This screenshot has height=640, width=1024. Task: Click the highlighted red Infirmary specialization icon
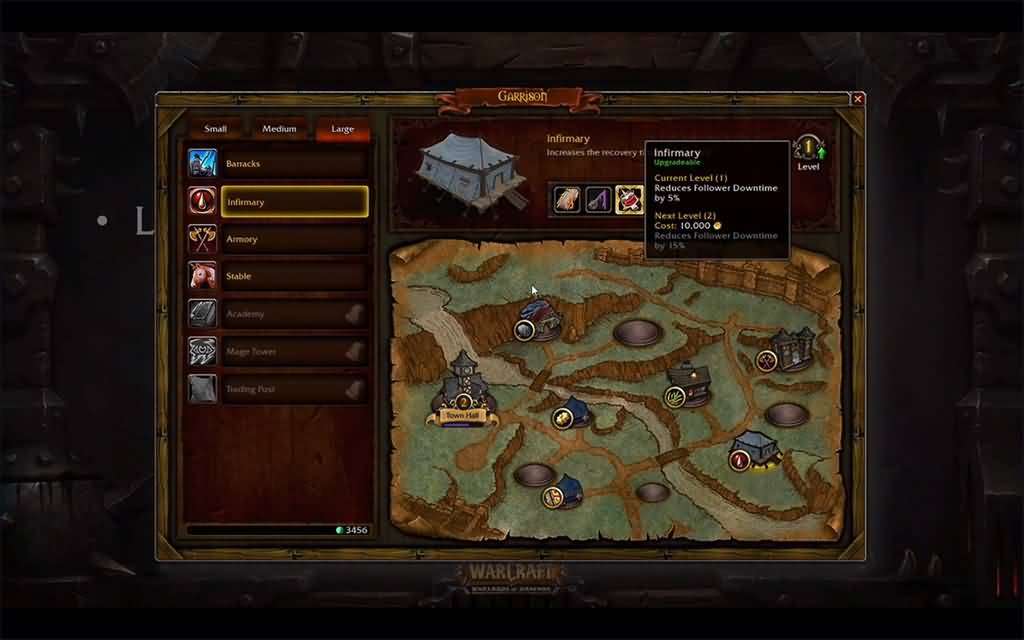[x=628, y=199]
